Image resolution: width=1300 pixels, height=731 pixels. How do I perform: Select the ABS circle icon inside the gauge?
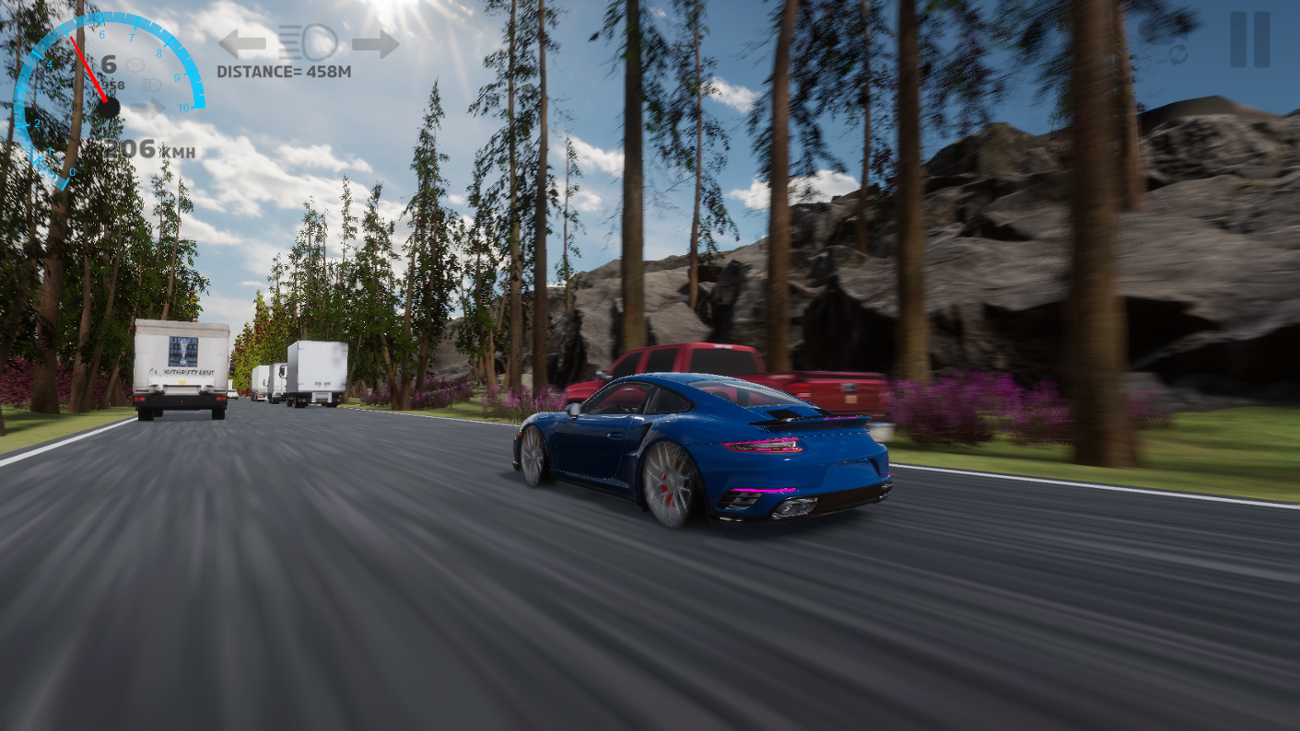click(x=134, y=65)
